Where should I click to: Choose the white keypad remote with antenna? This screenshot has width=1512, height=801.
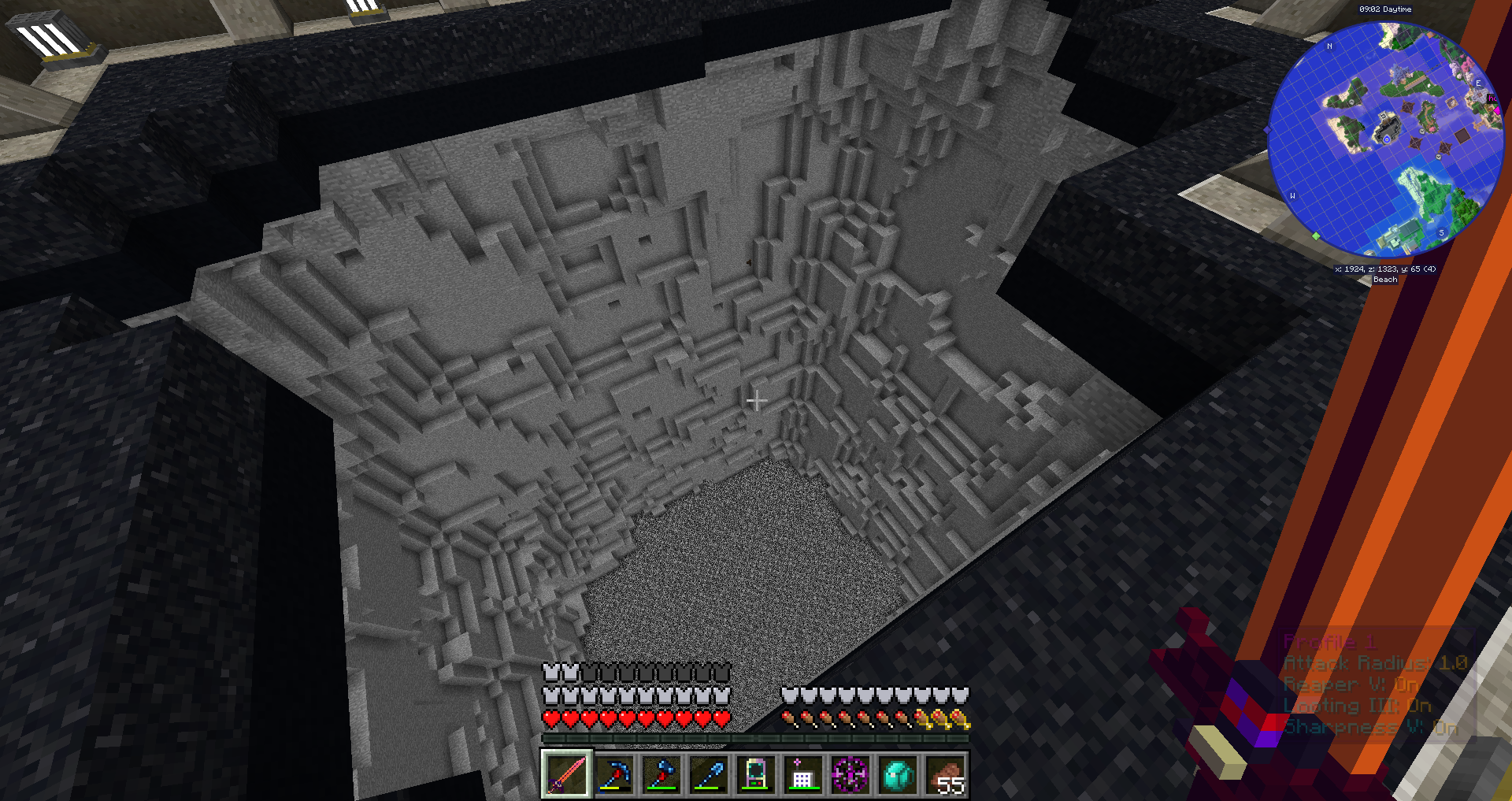pyautogui.click(x=802, y=774)
